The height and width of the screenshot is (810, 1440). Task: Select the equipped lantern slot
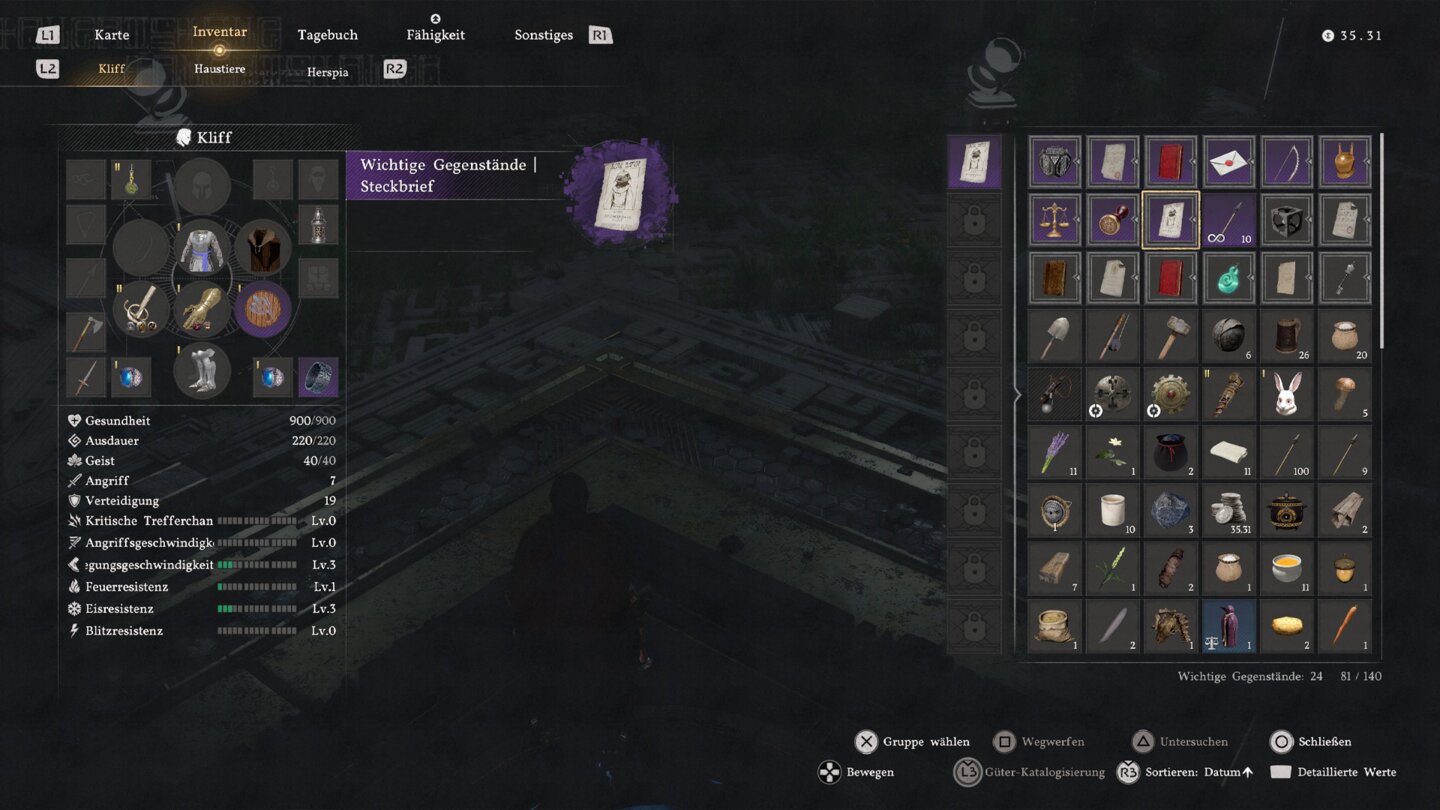coord(318,226)
